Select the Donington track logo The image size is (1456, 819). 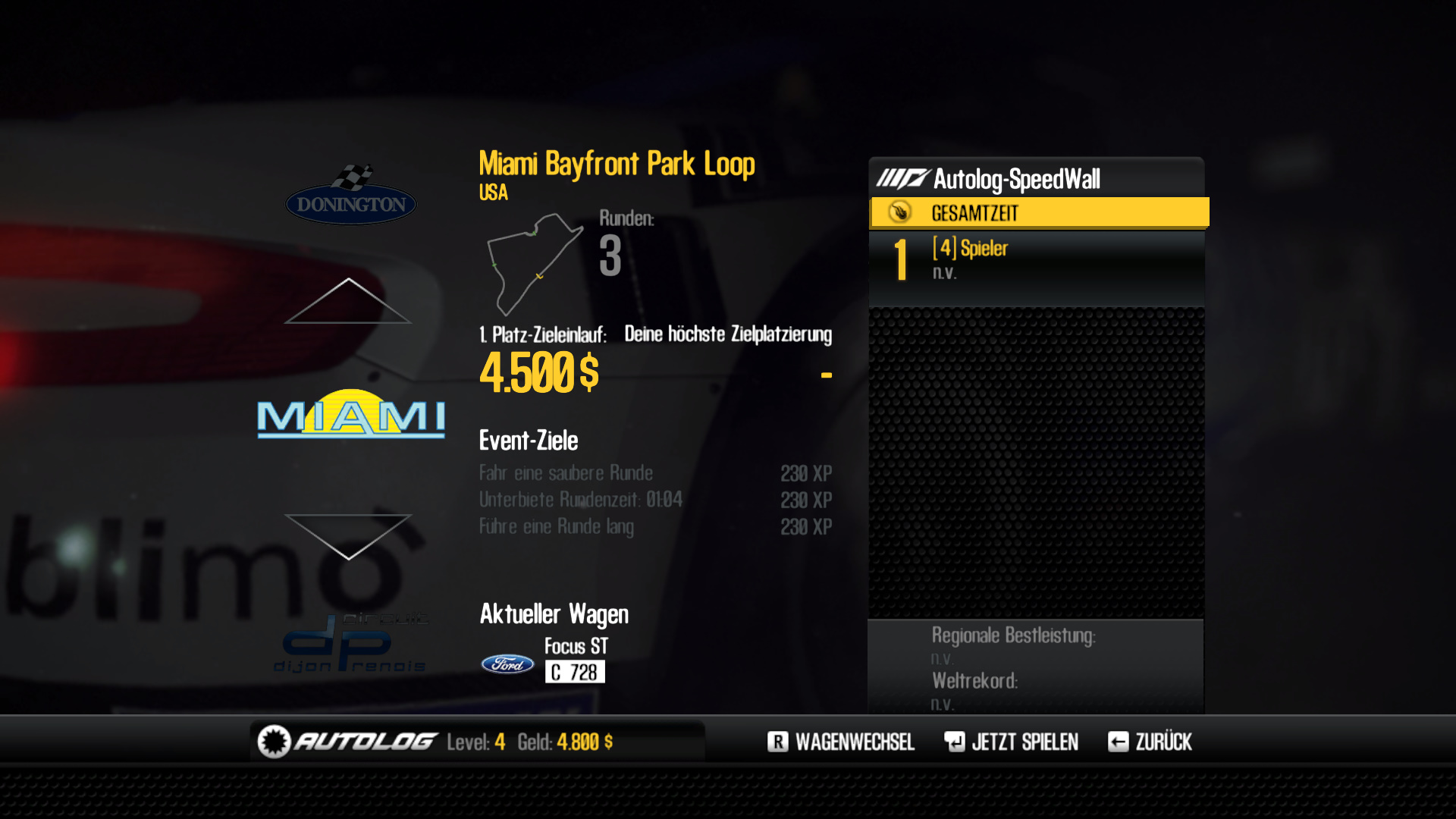click(351, 196)
